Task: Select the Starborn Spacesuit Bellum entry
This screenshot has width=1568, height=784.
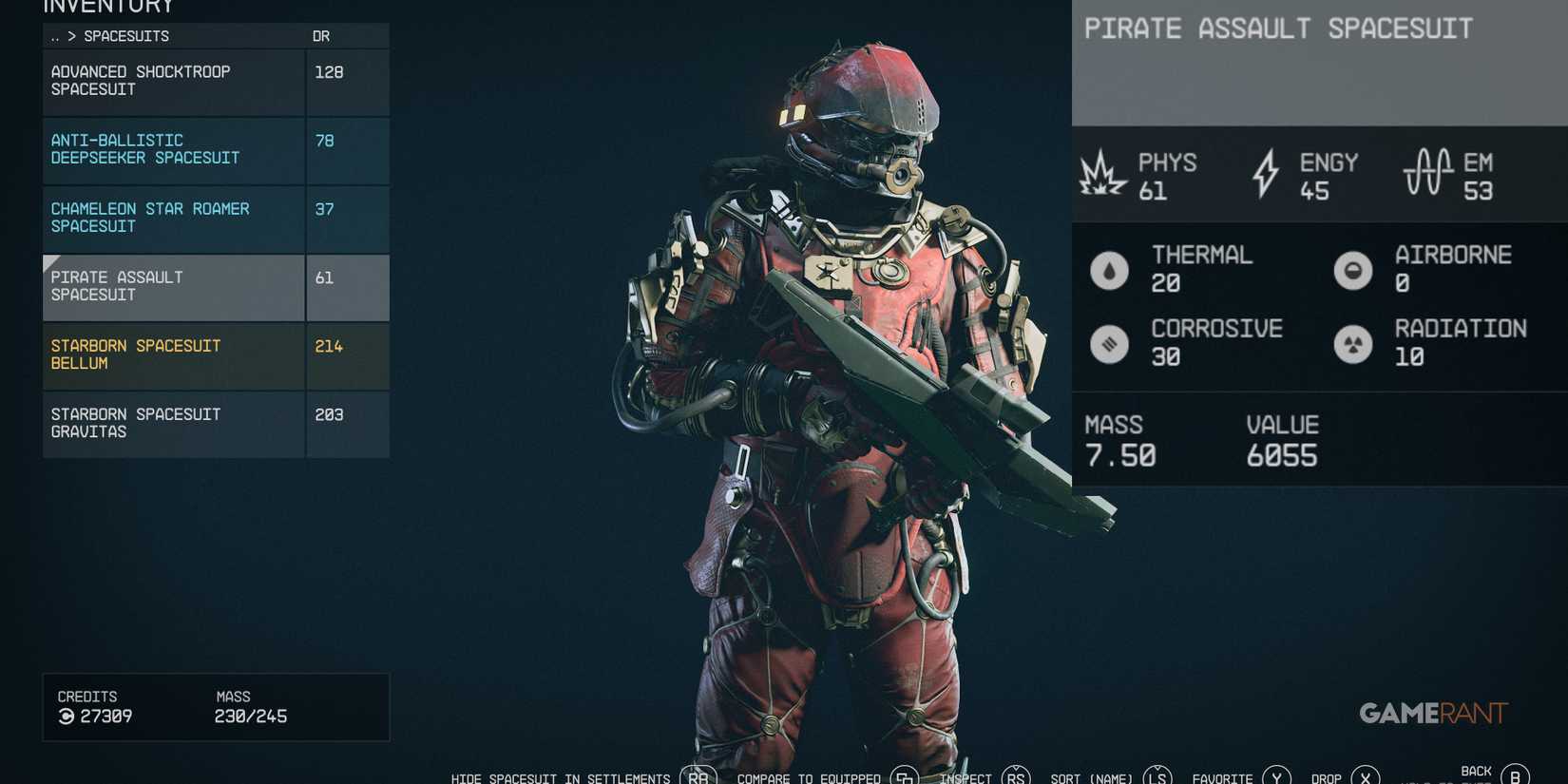Action: (173, 355)
